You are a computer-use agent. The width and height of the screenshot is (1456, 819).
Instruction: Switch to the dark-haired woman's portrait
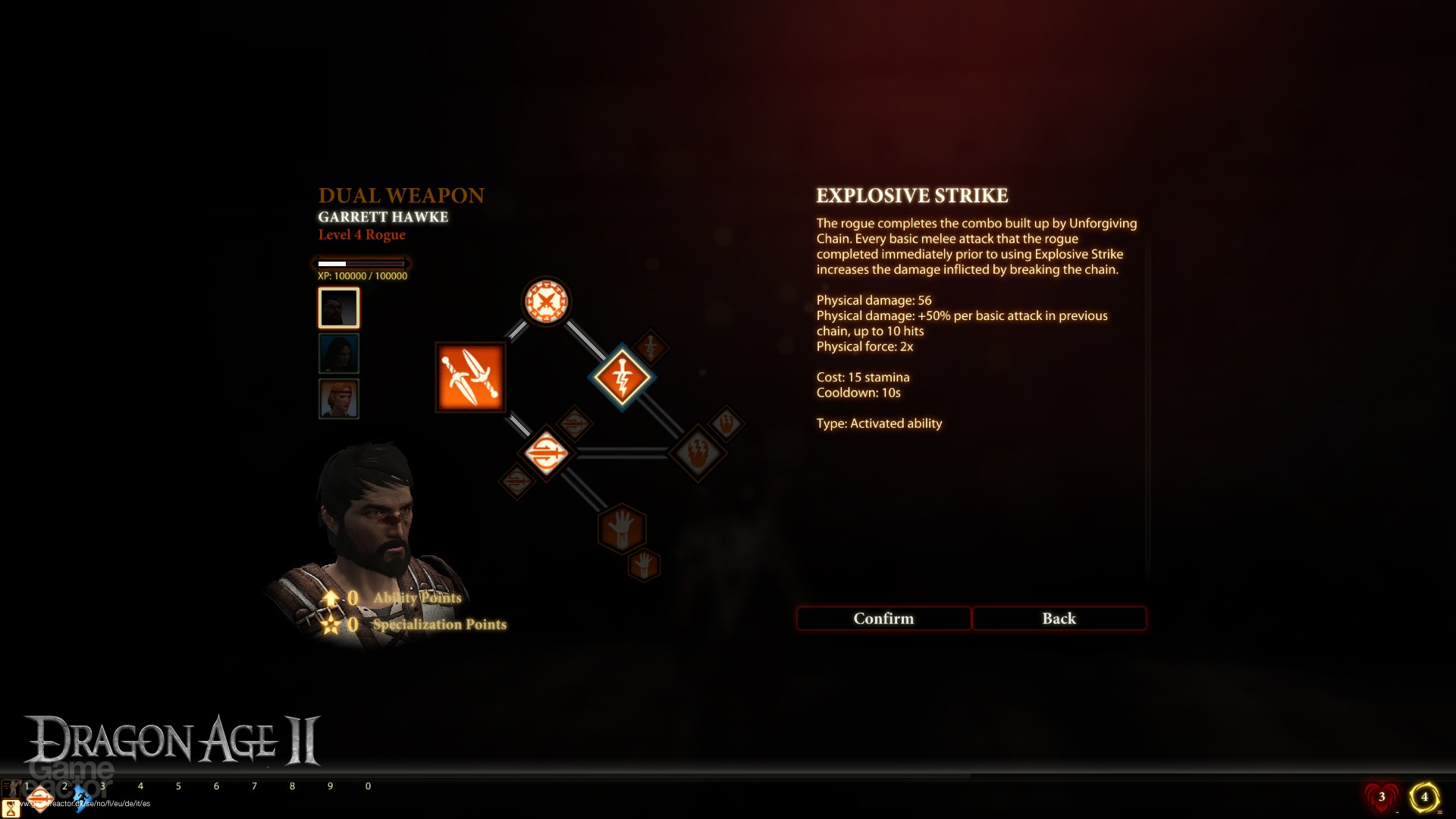click(x=338, y=353)
